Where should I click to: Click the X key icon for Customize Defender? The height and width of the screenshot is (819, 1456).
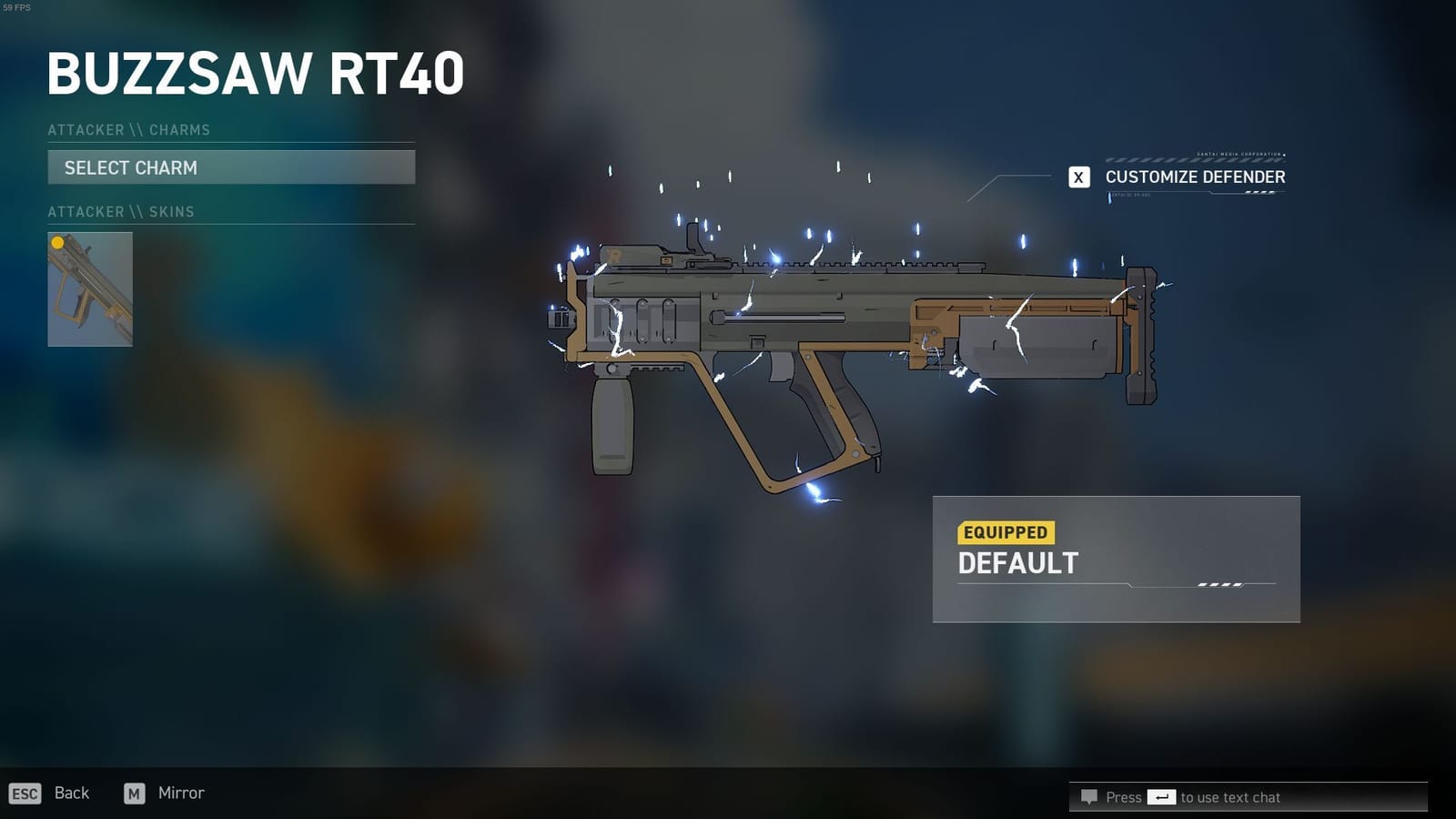[1079, 177]
